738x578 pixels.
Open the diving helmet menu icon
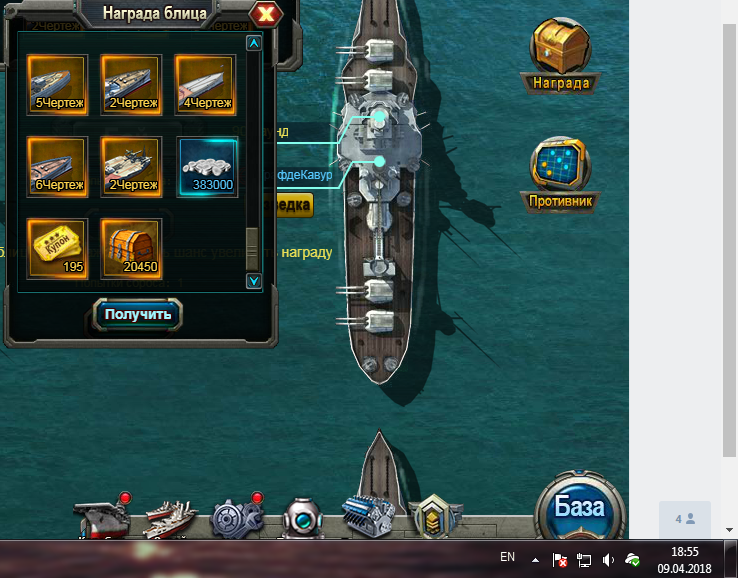[302, 518]
